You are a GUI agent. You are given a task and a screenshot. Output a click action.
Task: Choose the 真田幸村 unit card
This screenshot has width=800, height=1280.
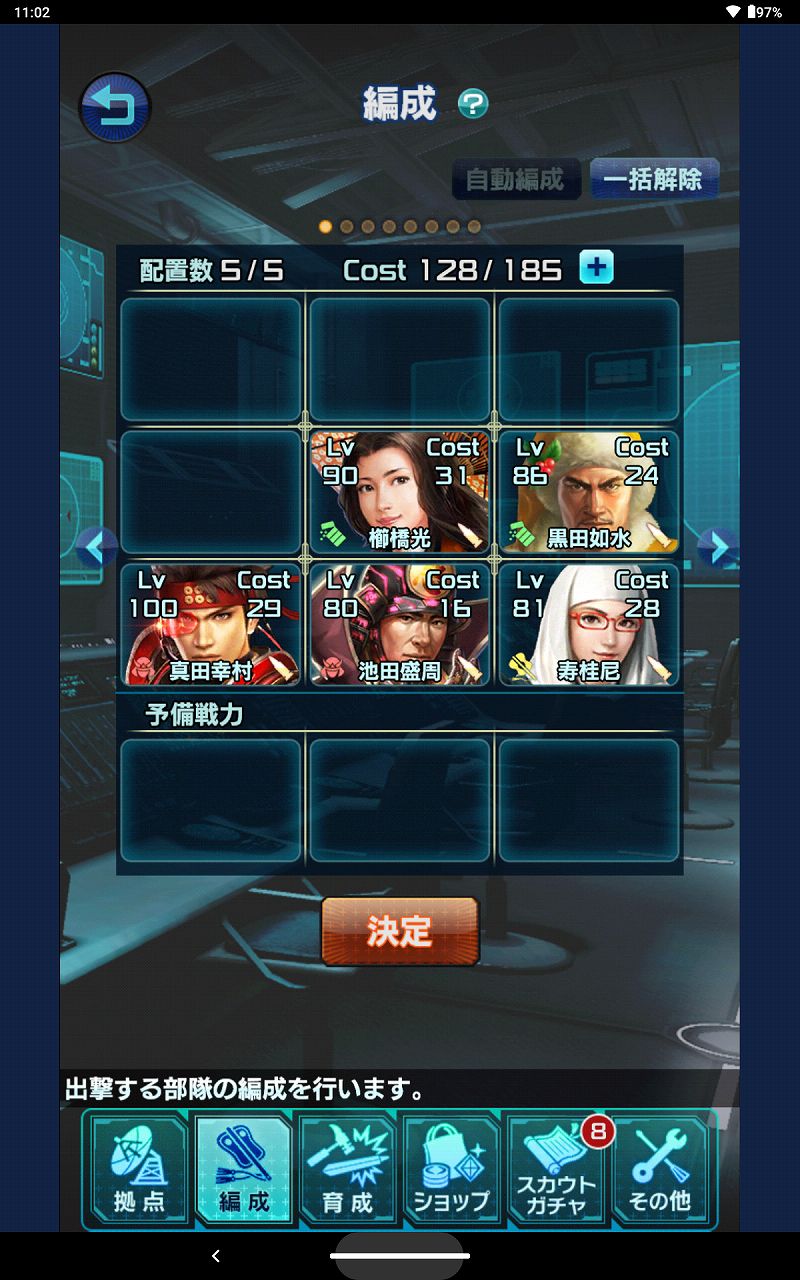tap(210, 625)
